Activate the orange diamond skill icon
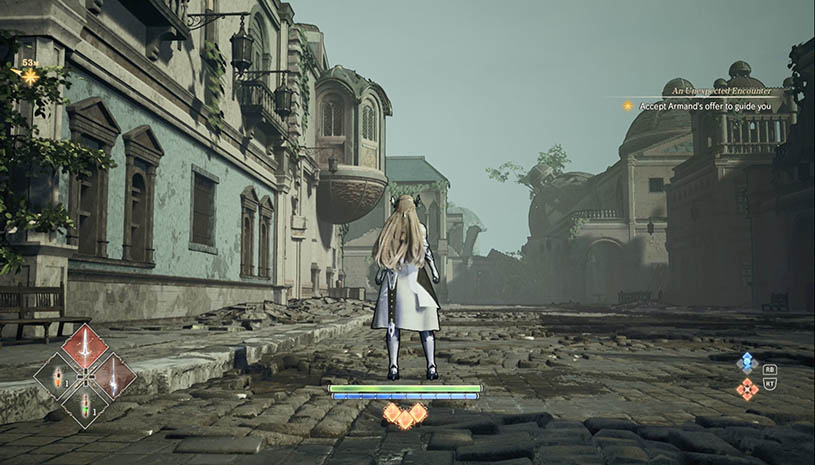Screen dimensions: 815x465 point(747,388)
